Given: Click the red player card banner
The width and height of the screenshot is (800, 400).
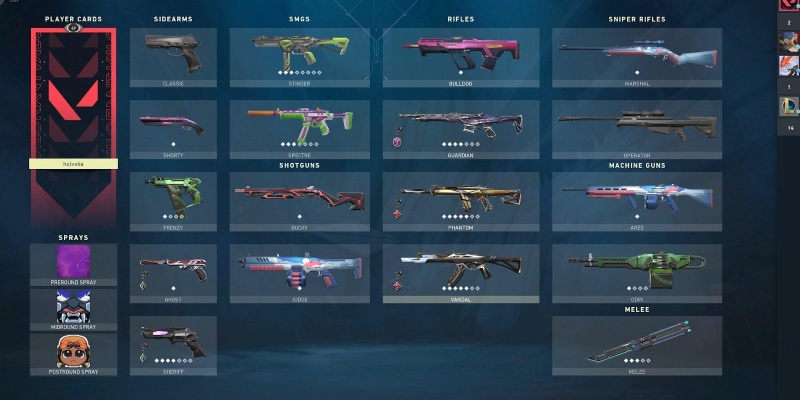Looking at the screenshot, I should click(75, 95).
